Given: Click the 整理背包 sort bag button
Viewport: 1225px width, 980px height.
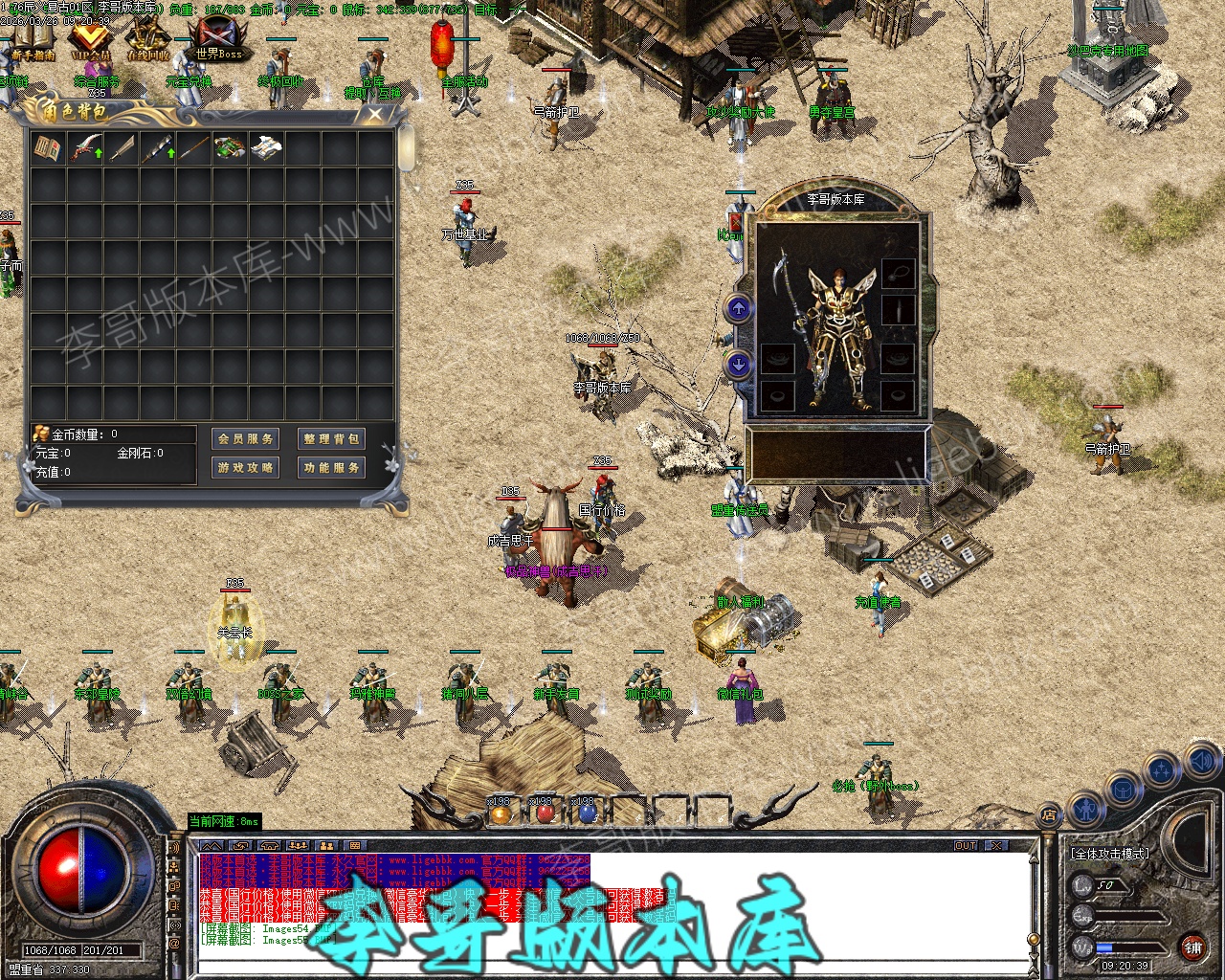Looking at the screenshot, I should click(x=331, y=439).
